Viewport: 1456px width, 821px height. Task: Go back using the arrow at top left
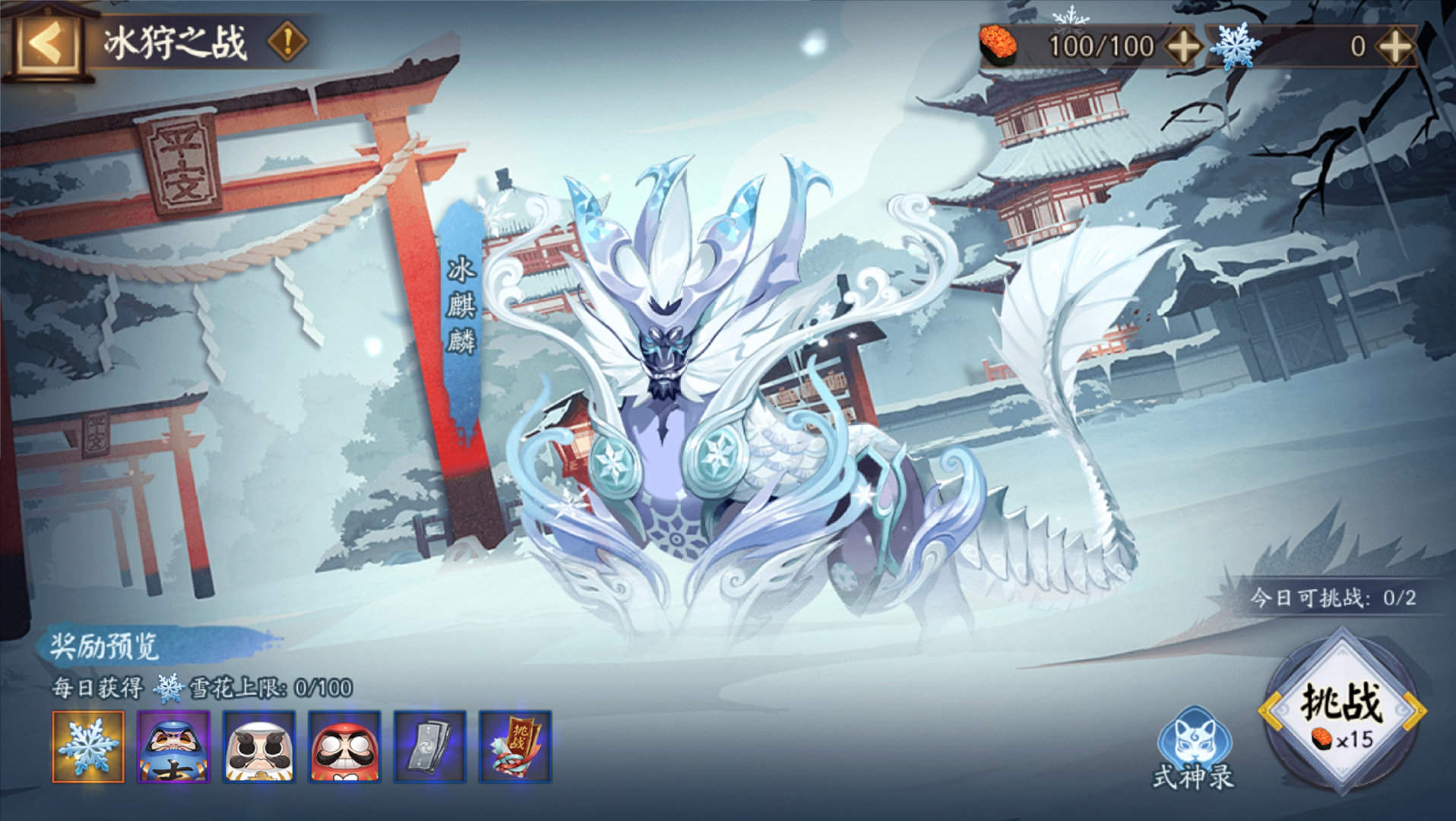[x=47, y=43]
